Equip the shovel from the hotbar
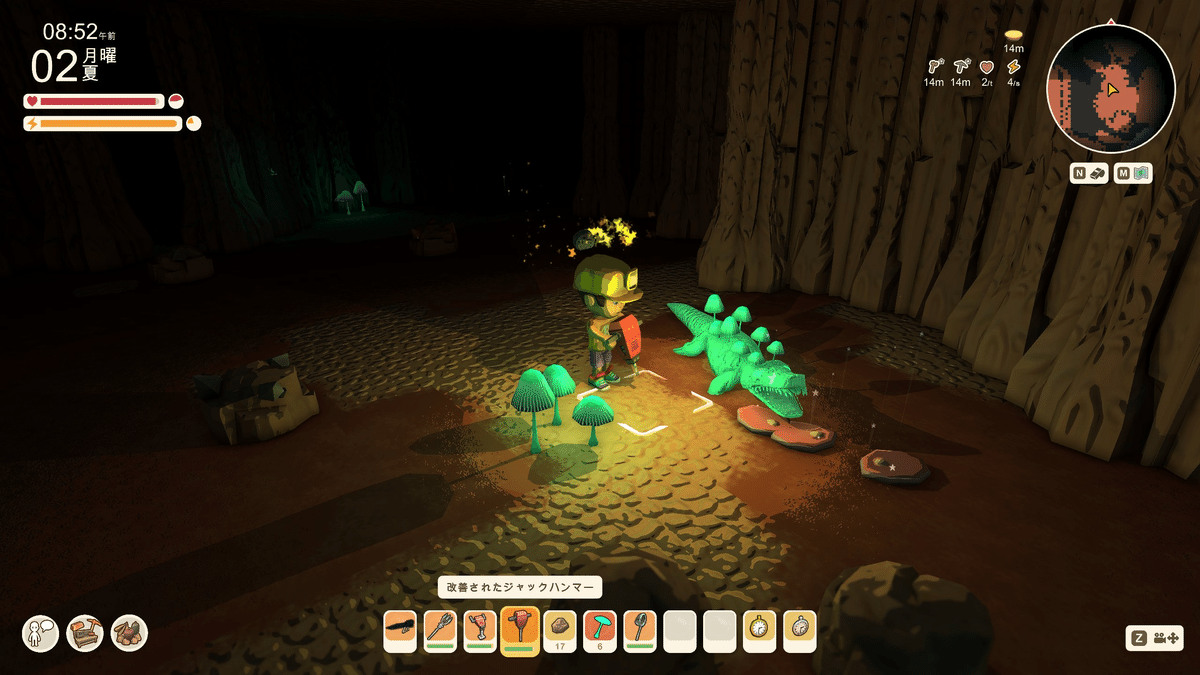 coord(640,630)
